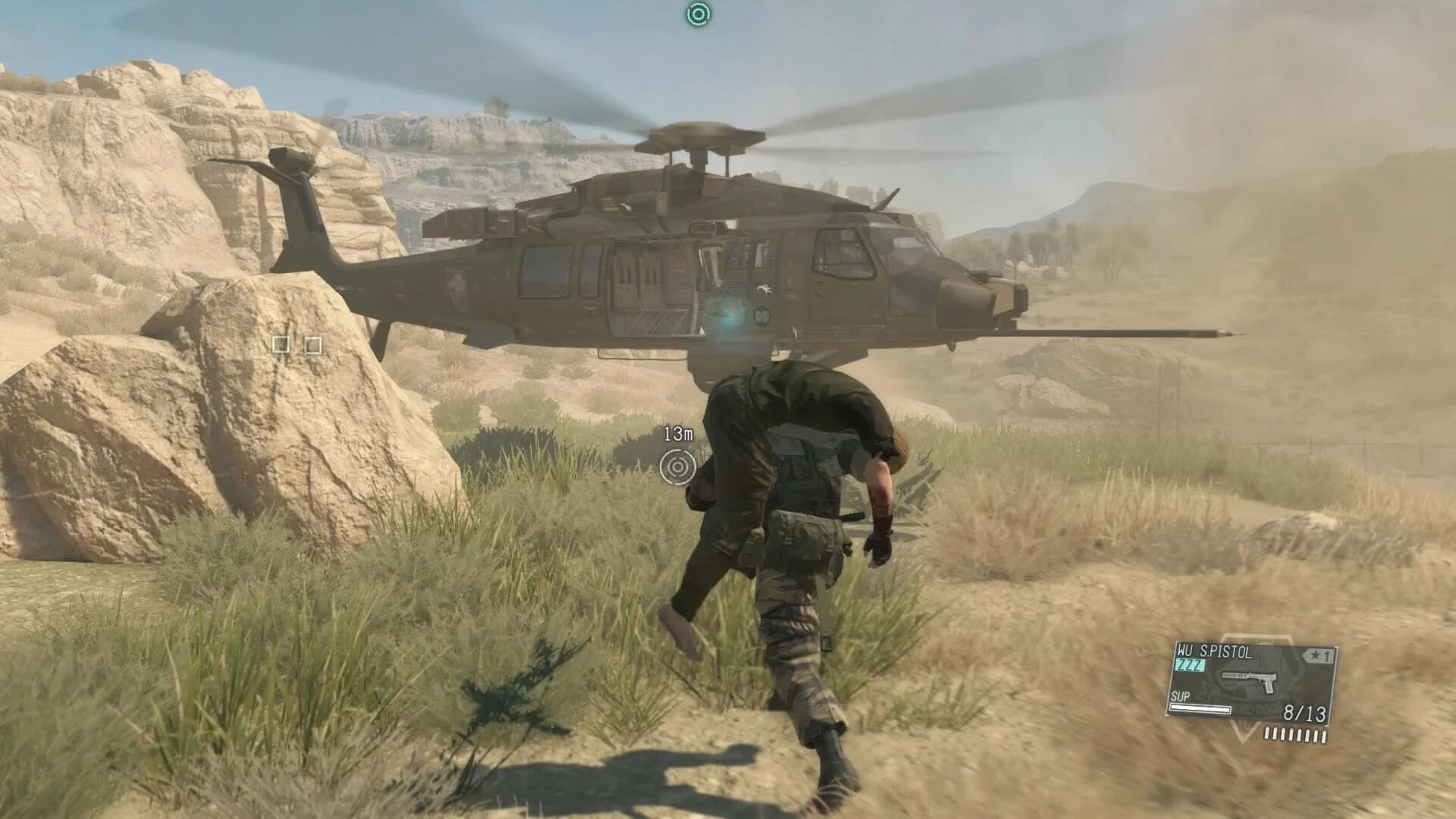Click the ZZZ tranquilizer ammo badge

1189,664
